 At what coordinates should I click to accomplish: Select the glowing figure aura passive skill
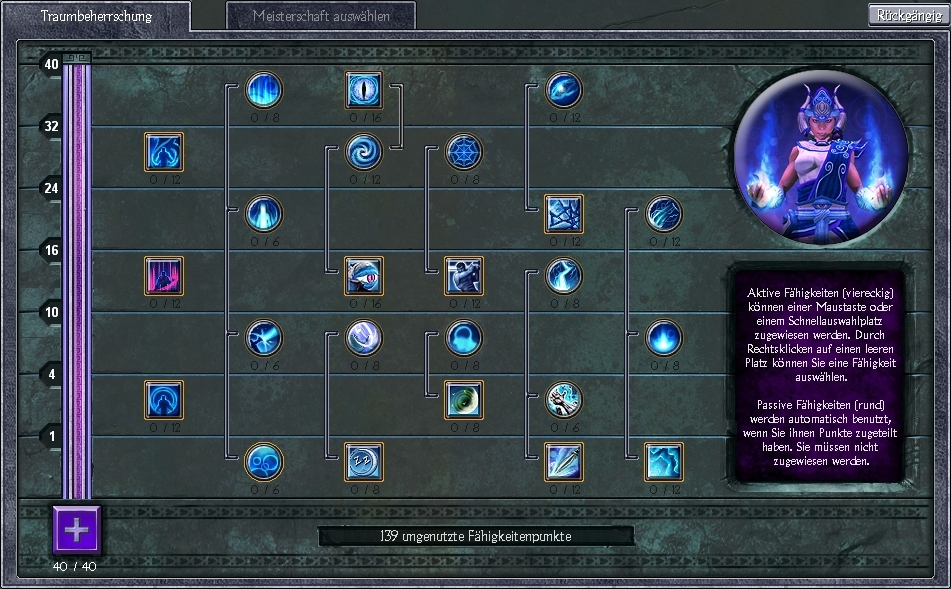pos(264,214)
